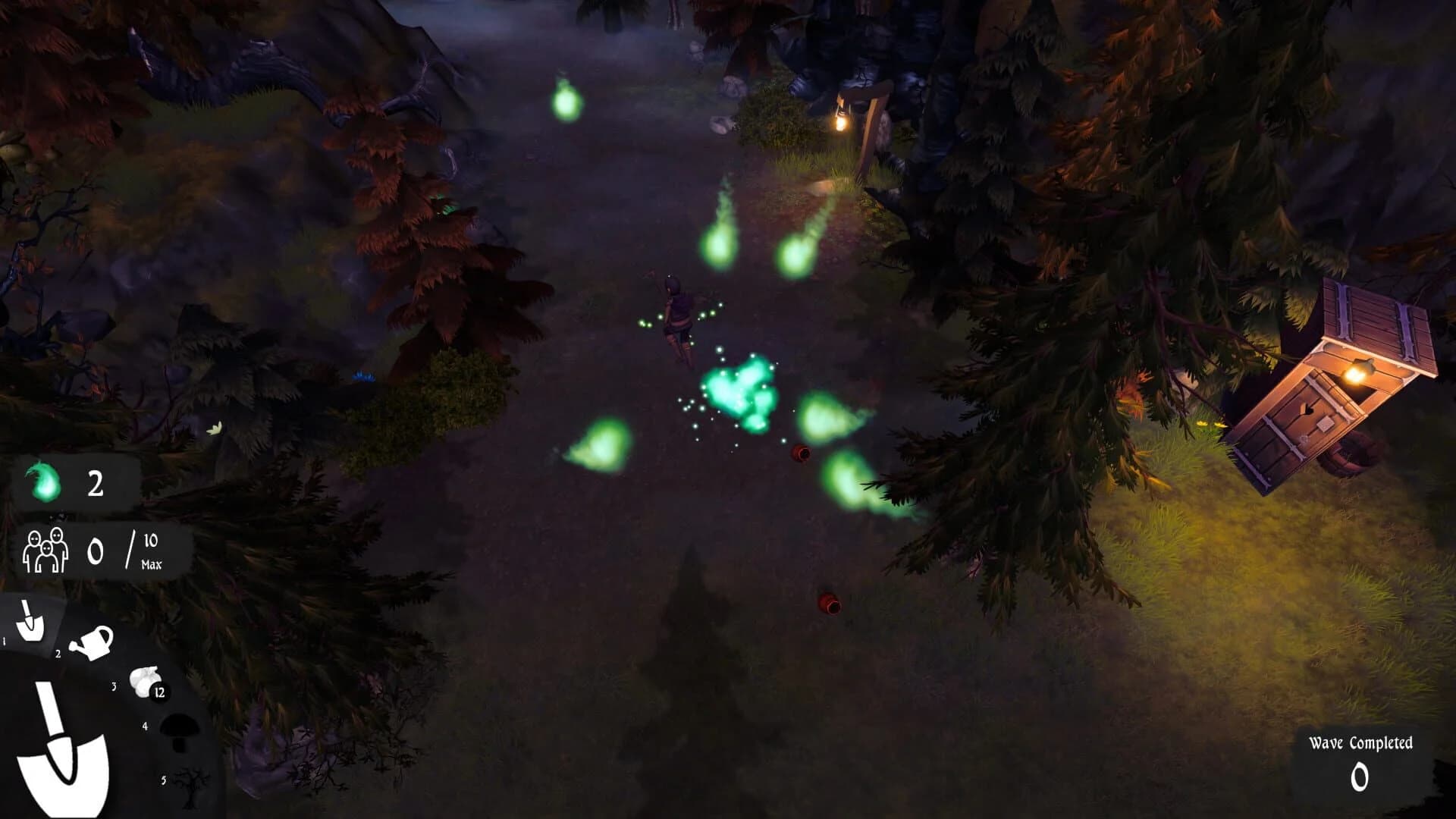Click the villagers family icon
Viewport: 1456px width, 819px height.
tap(44, 551)
